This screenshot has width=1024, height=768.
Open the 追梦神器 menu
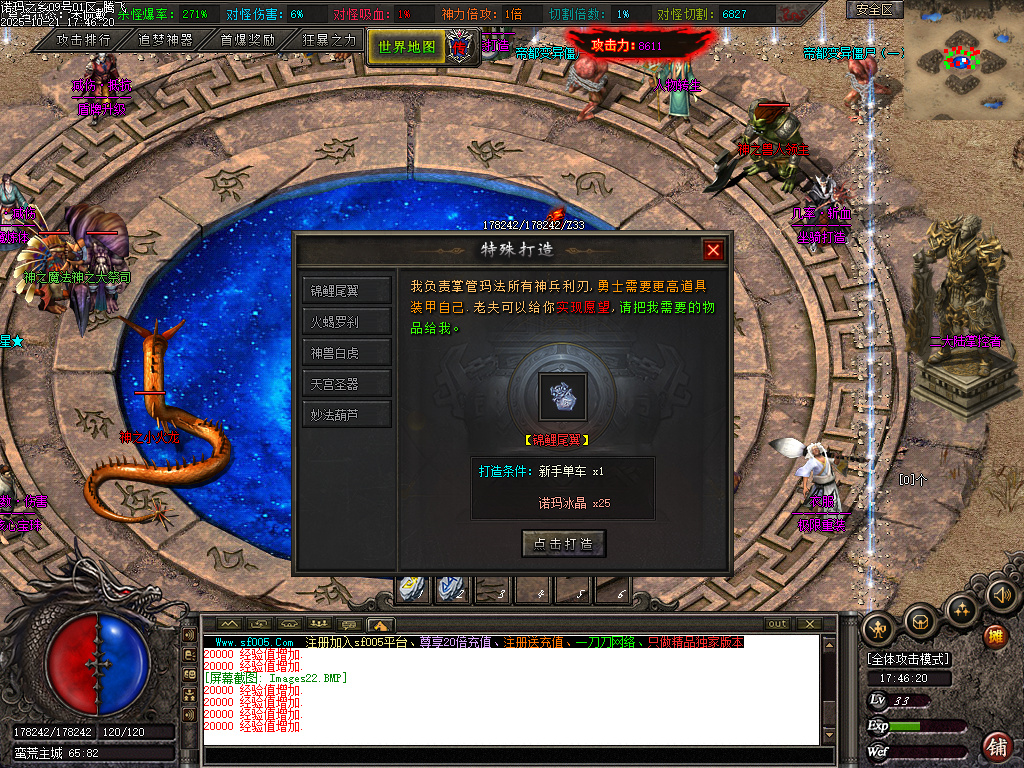(165, 40)
